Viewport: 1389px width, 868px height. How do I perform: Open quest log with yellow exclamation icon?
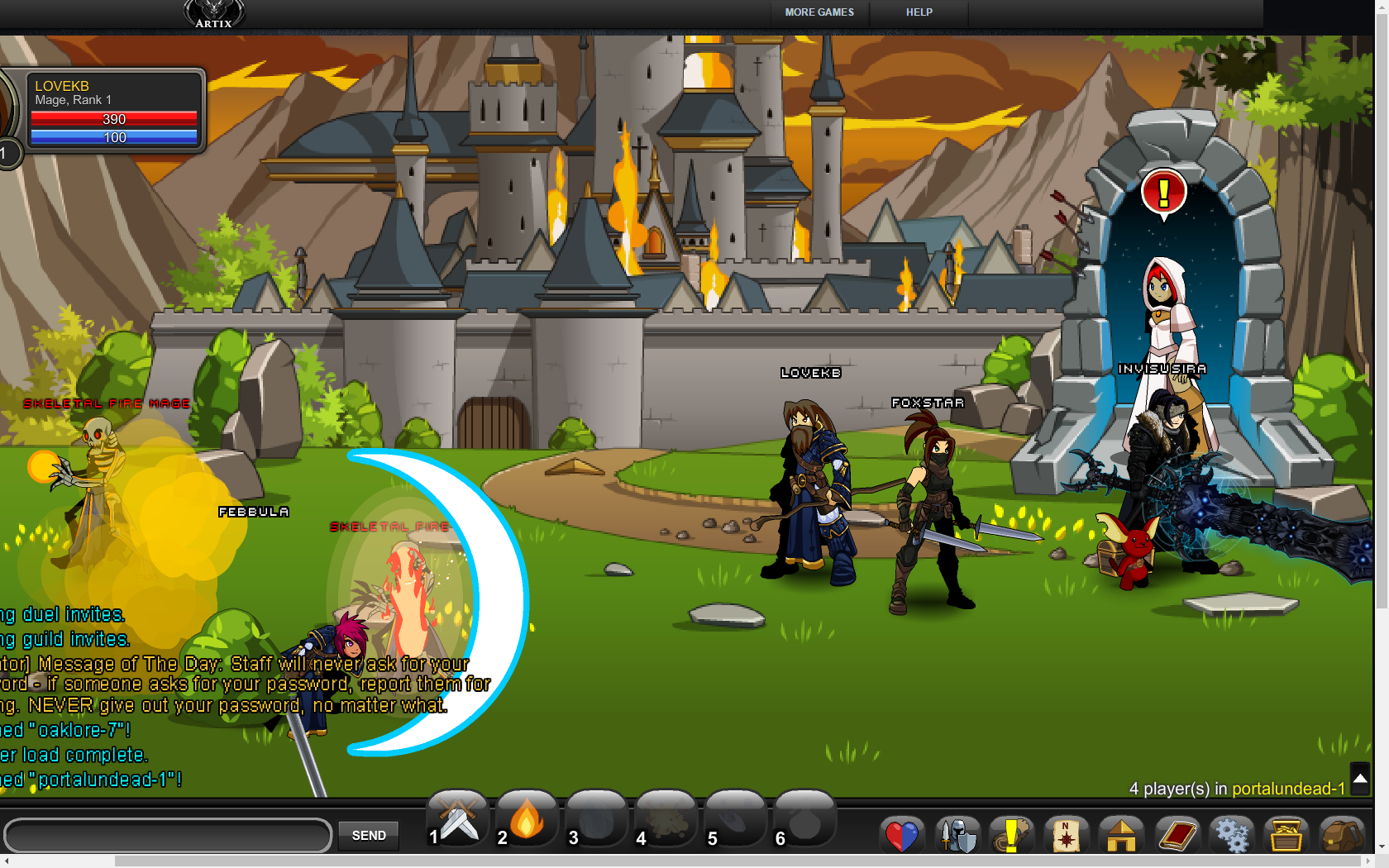coord(1011,835)
